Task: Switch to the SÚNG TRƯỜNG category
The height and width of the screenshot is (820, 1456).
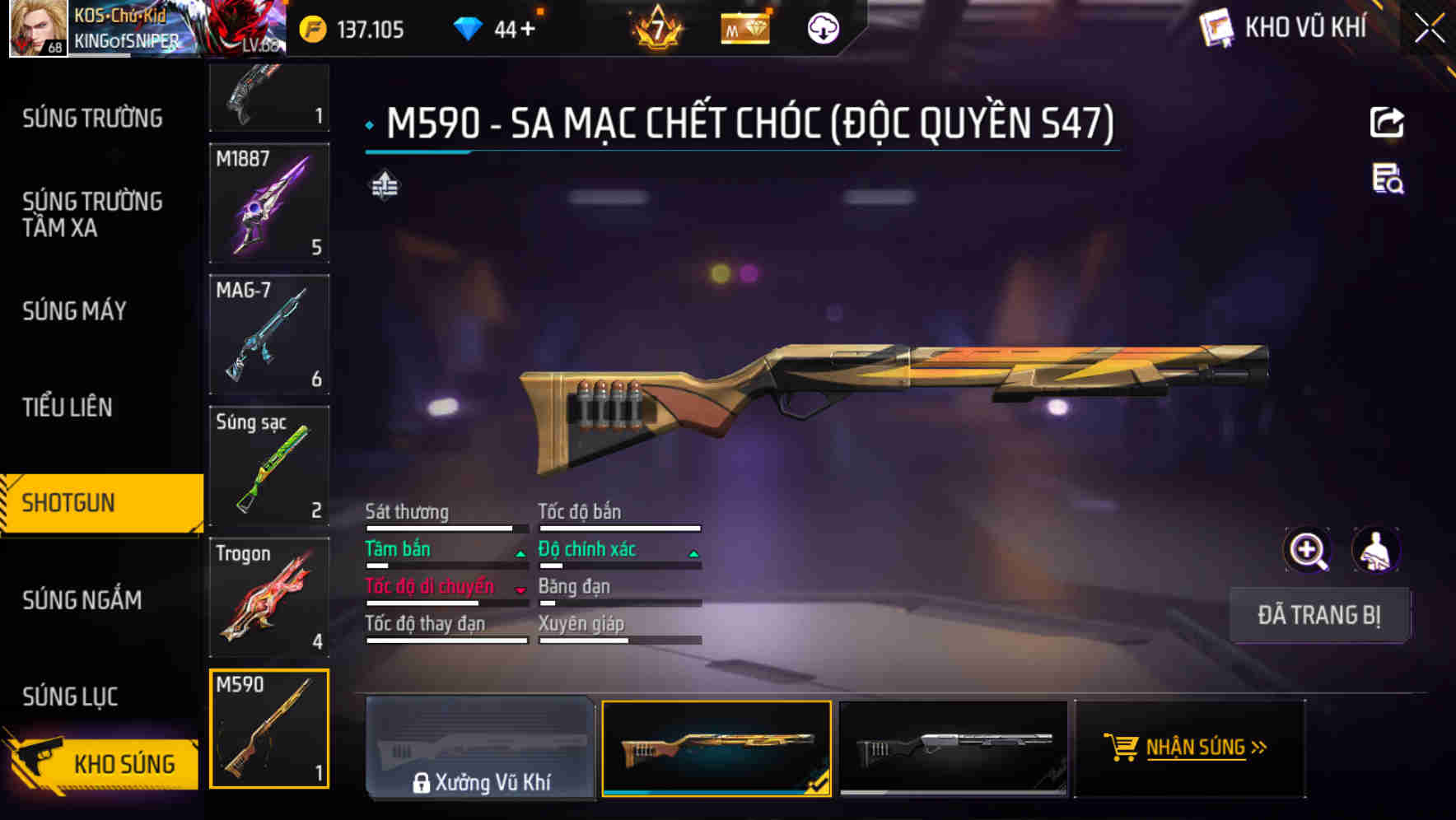Action: click(91, 118)
